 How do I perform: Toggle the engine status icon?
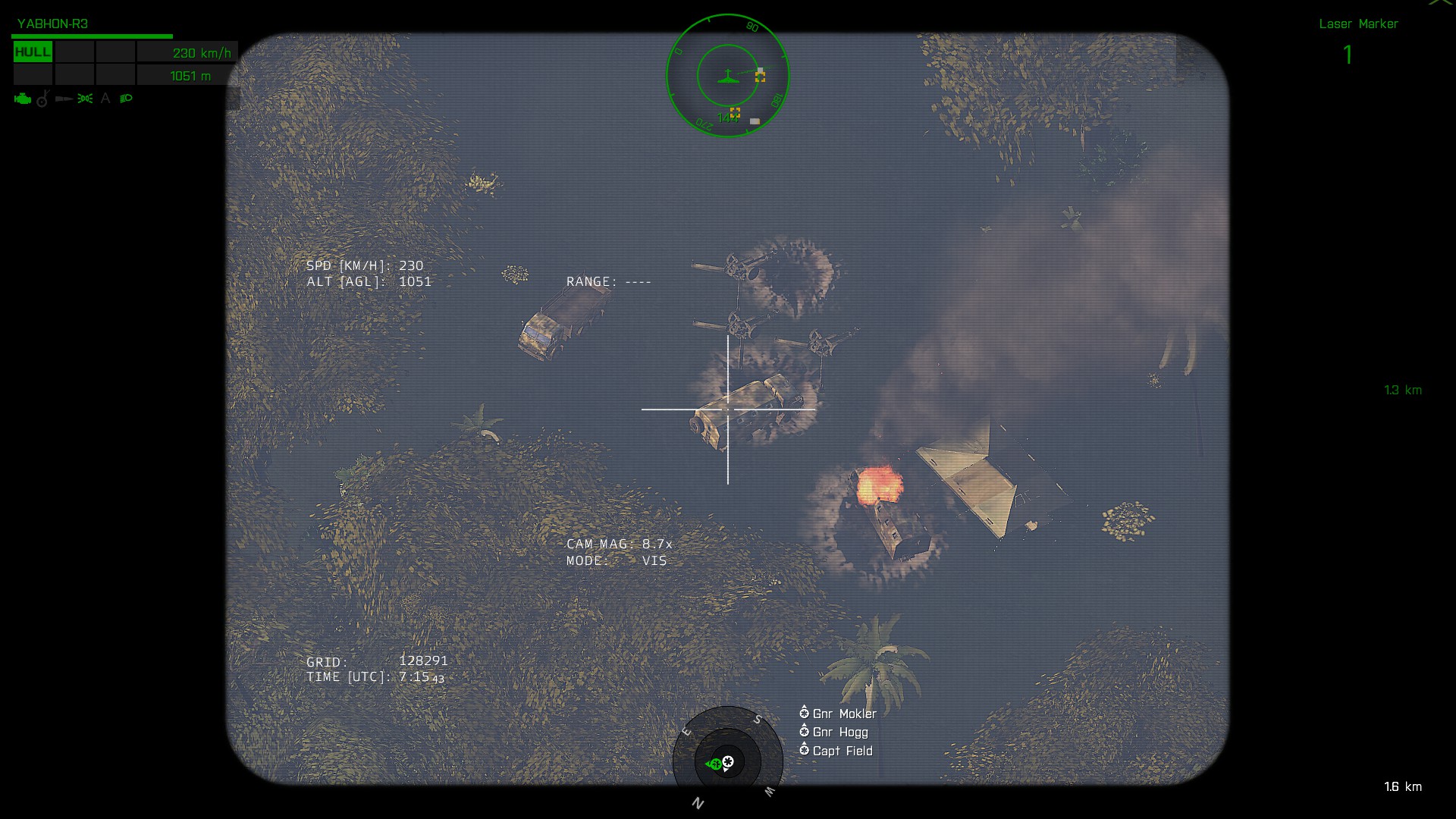(23, 99)
